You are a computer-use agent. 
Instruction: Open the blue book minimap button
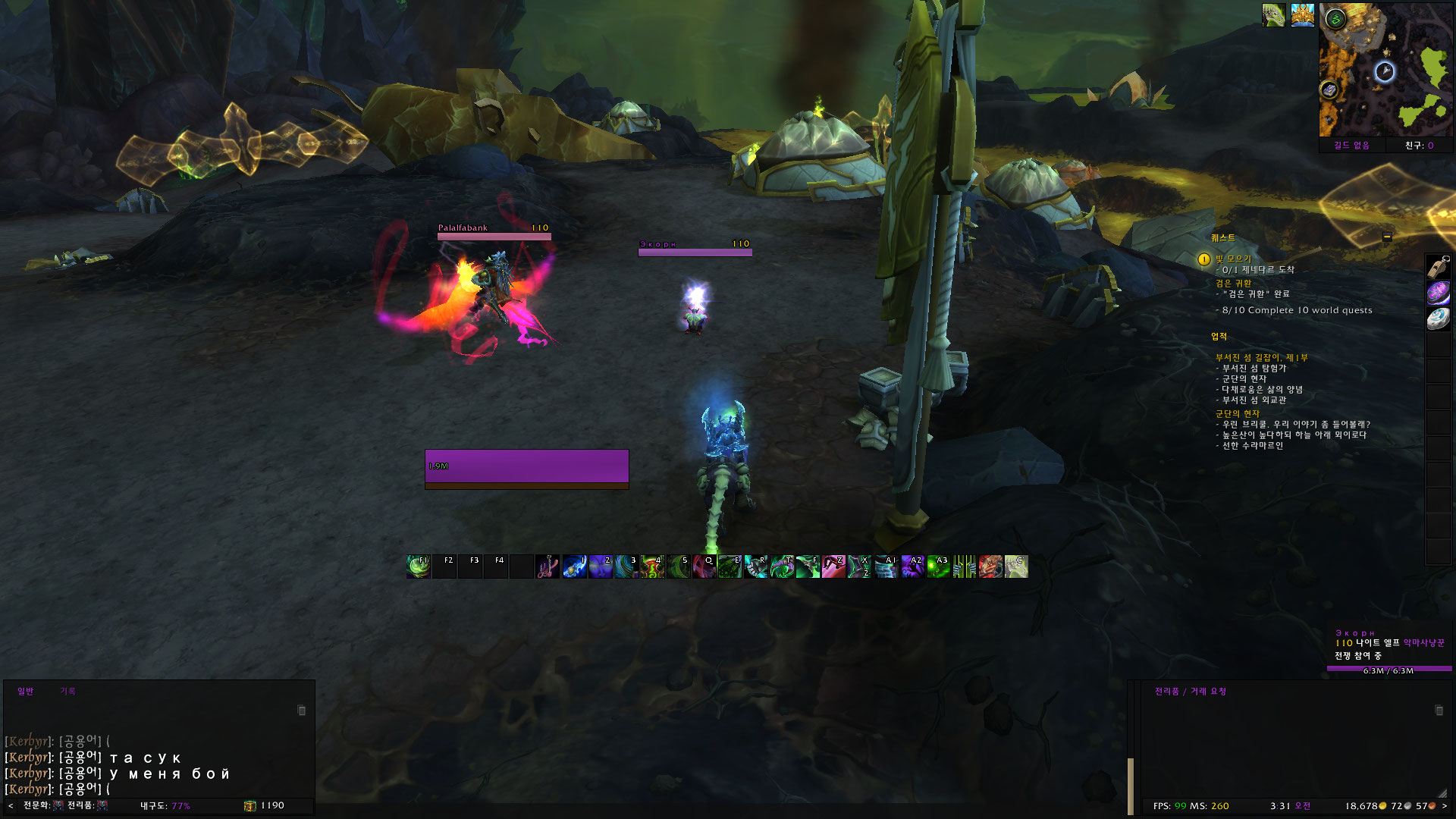(1329, 90)
